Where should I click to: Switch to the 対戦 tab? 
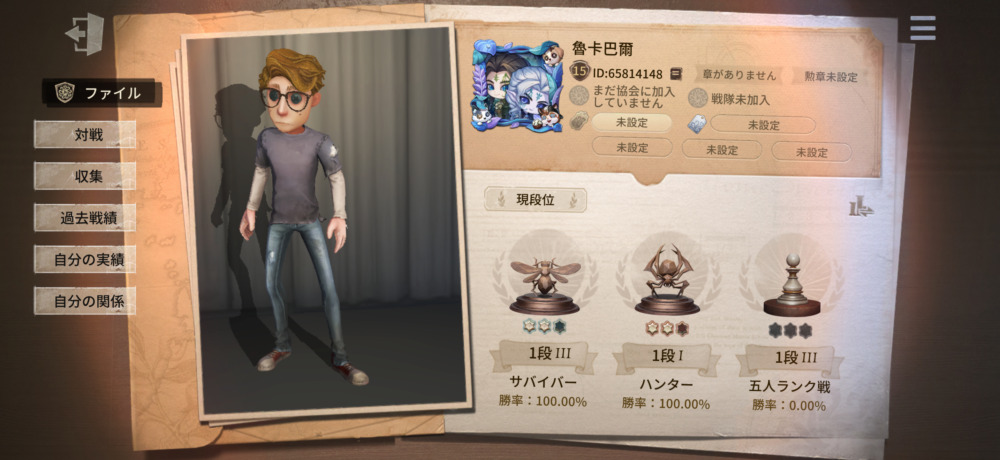[86, 134]
